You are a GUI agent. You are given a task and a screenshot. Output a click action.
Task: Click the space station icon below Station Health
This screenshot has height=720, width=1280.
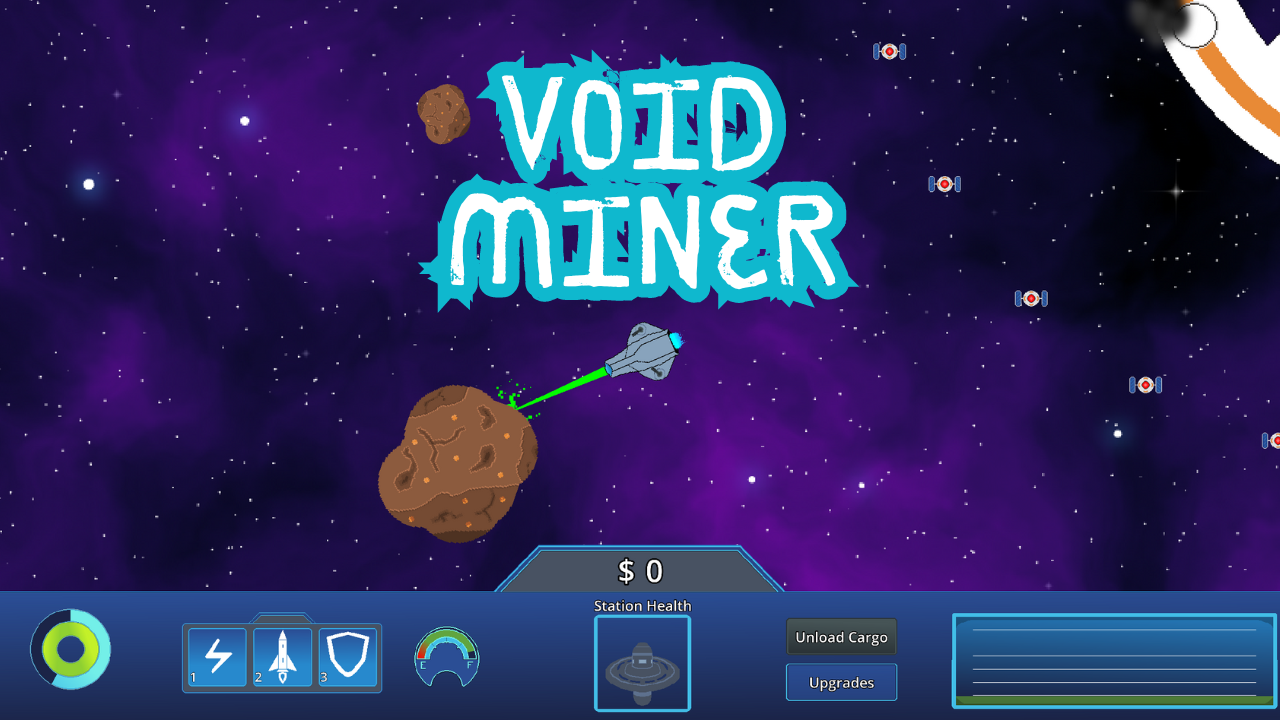pyautogui.click(x=642, y=663)
